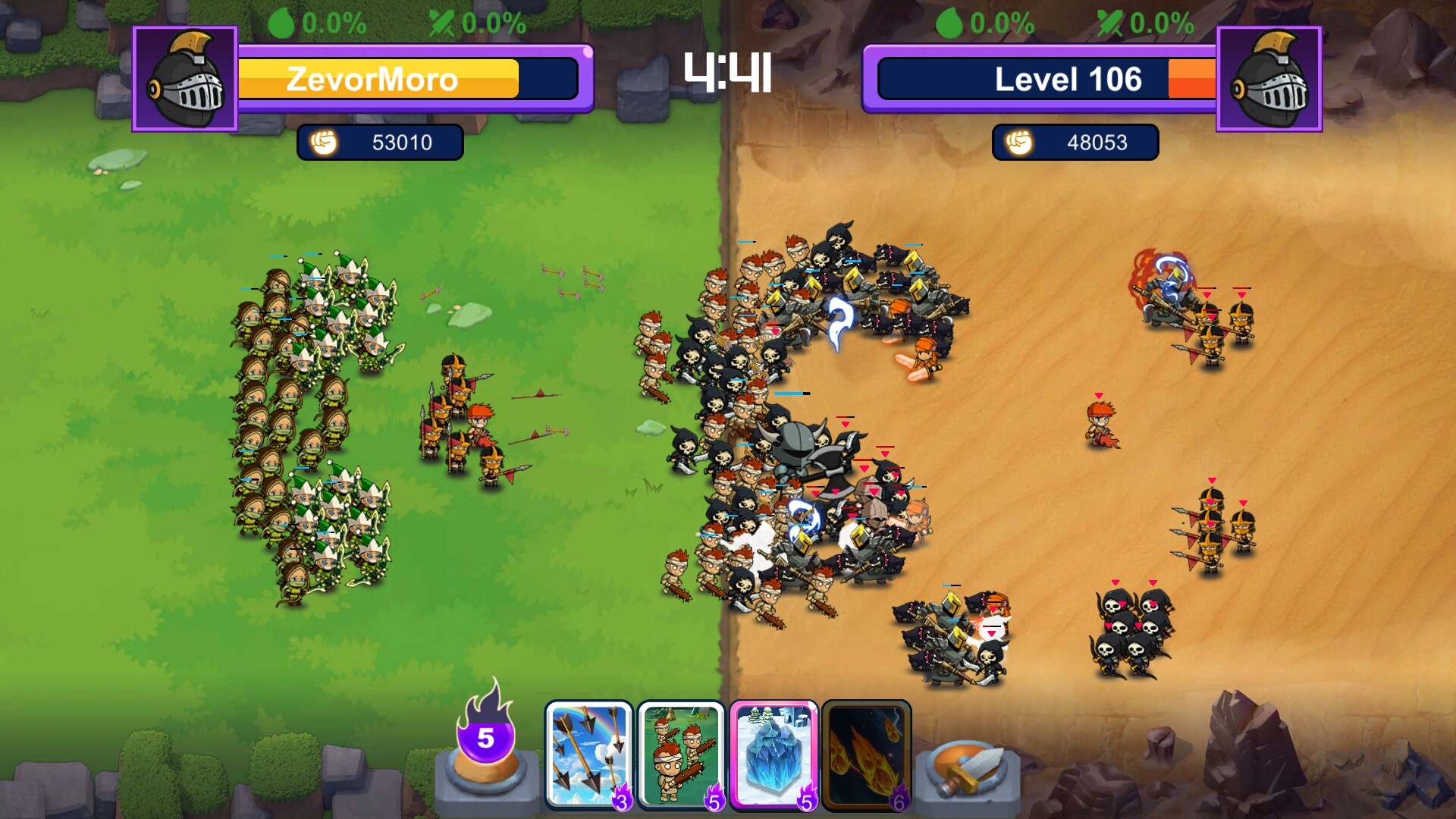Image resolution: width=1456 pixels, height=819 pixels.
Task: Select the barbarian troop card
Action: coord(682,751)
